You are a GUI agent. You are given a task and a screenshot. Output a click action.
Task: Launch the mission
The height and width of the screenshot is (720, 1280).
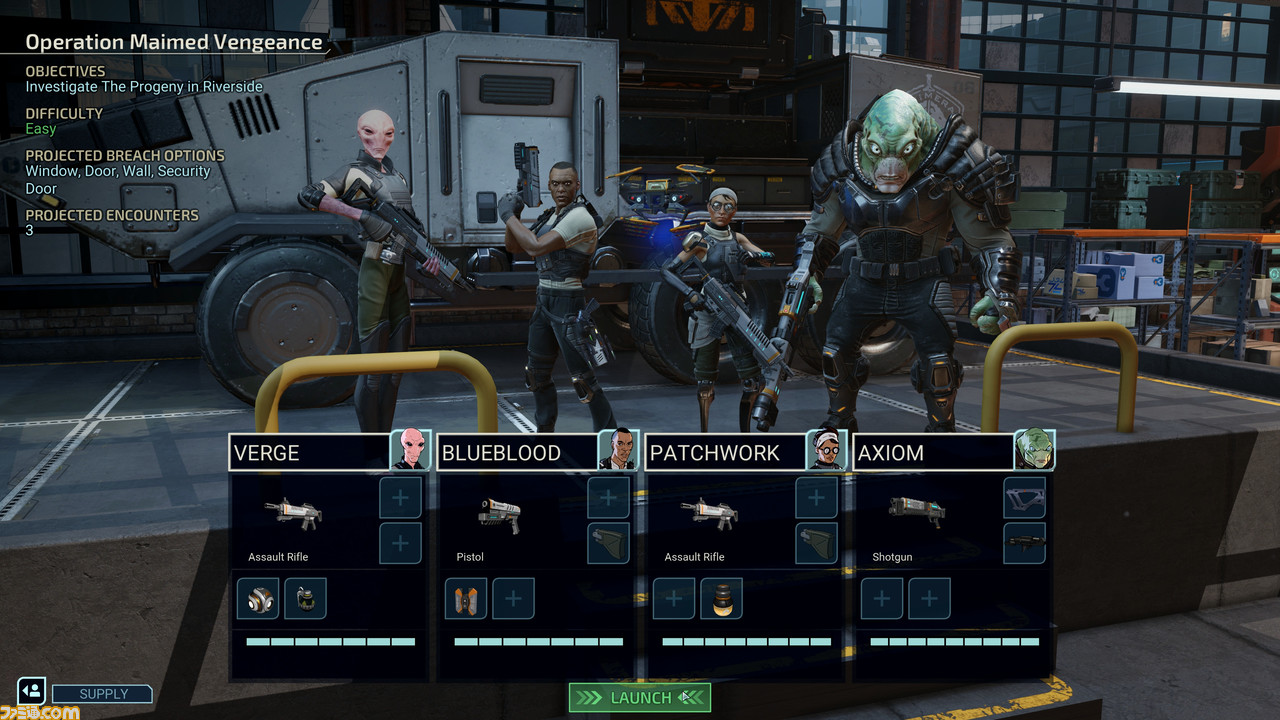[640, 697]
